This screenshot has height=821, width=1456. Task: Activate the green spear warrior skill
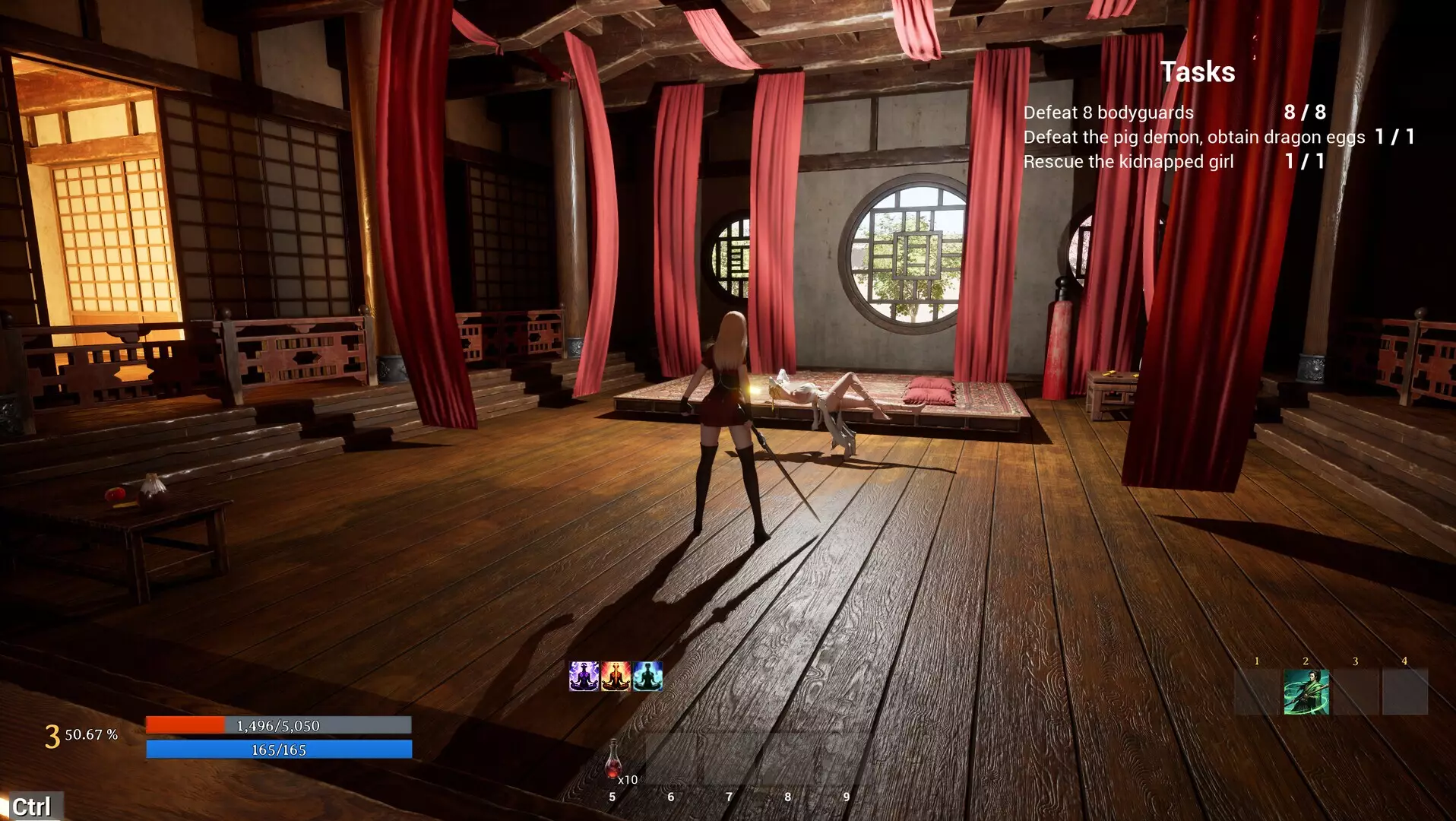[1306, 692]
